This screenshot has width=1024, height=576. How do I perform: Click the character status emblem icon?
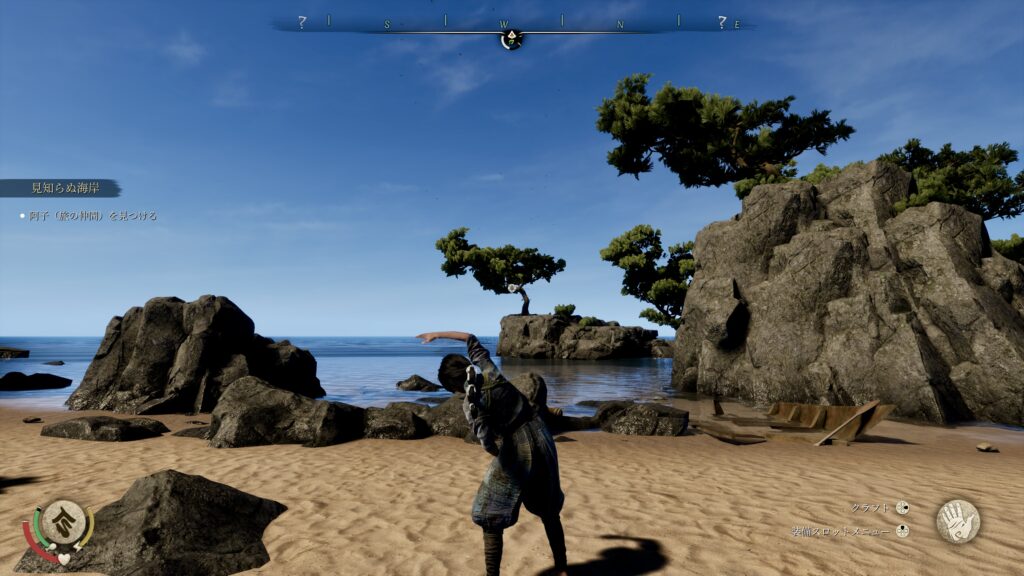[61, 522]
